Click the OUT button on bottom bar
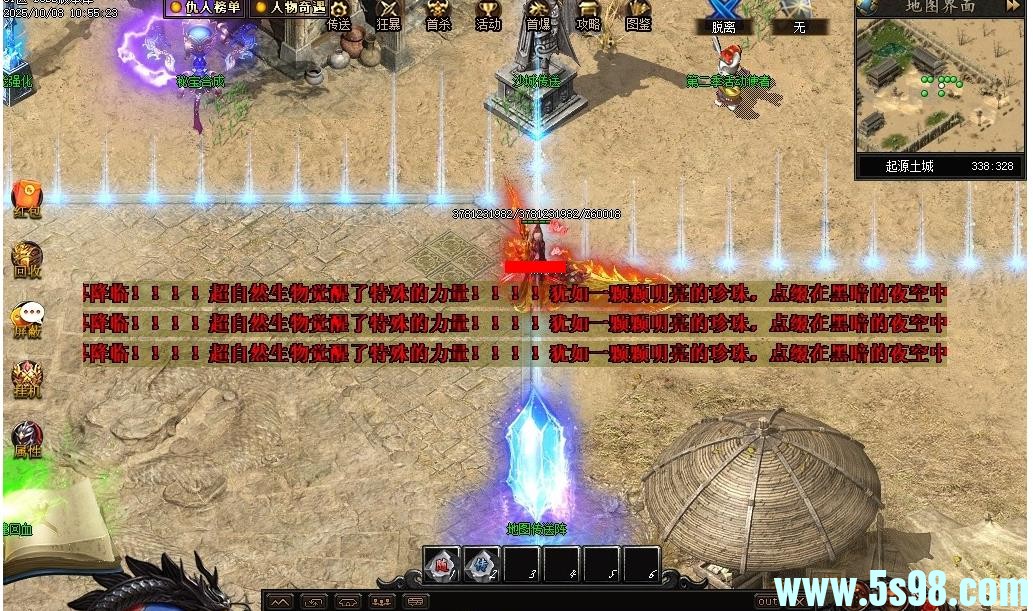The image size is (1033, 611). [768, 601]
